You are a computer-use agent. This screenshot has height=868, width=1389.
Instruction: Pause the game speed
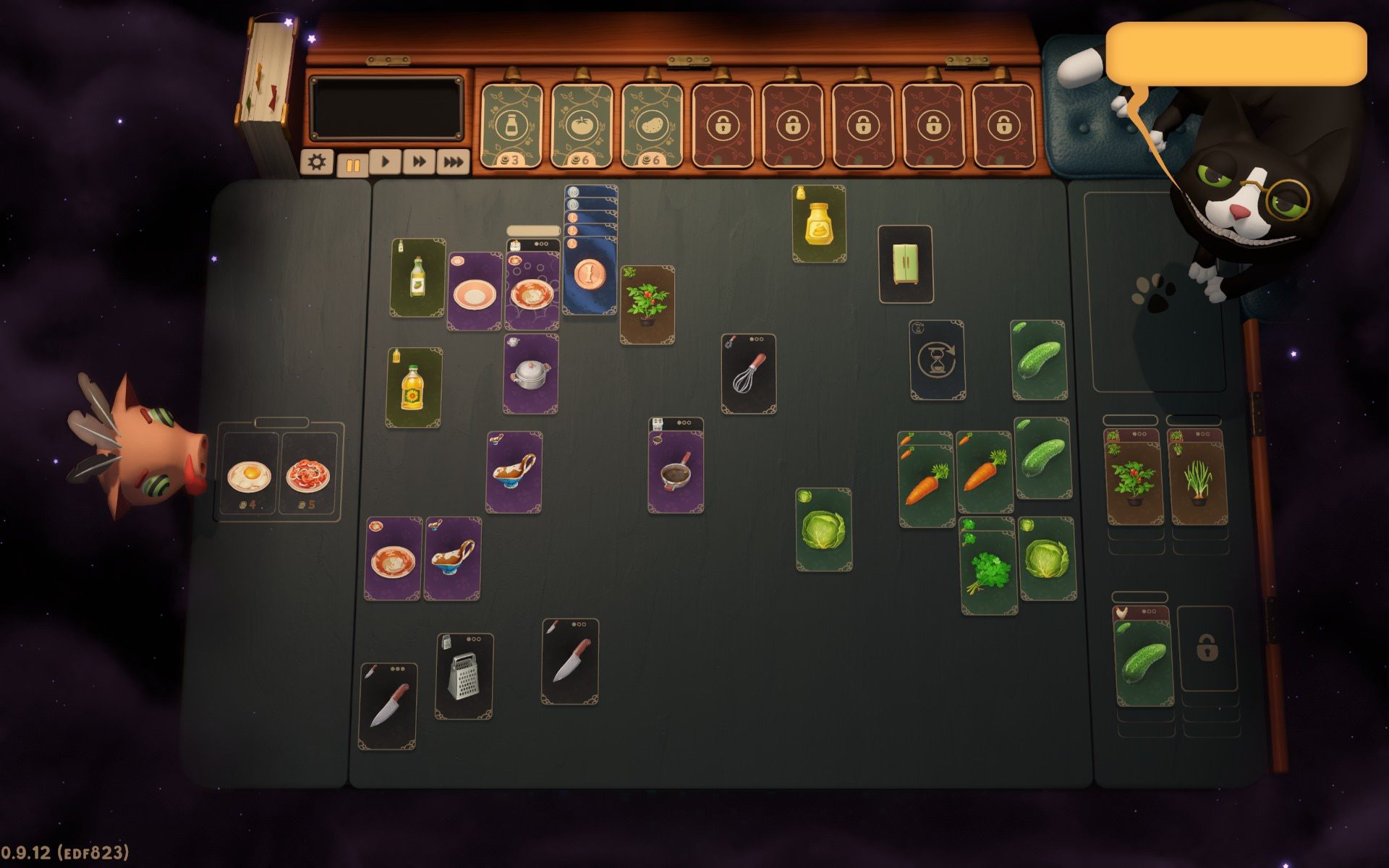[352, 164]
